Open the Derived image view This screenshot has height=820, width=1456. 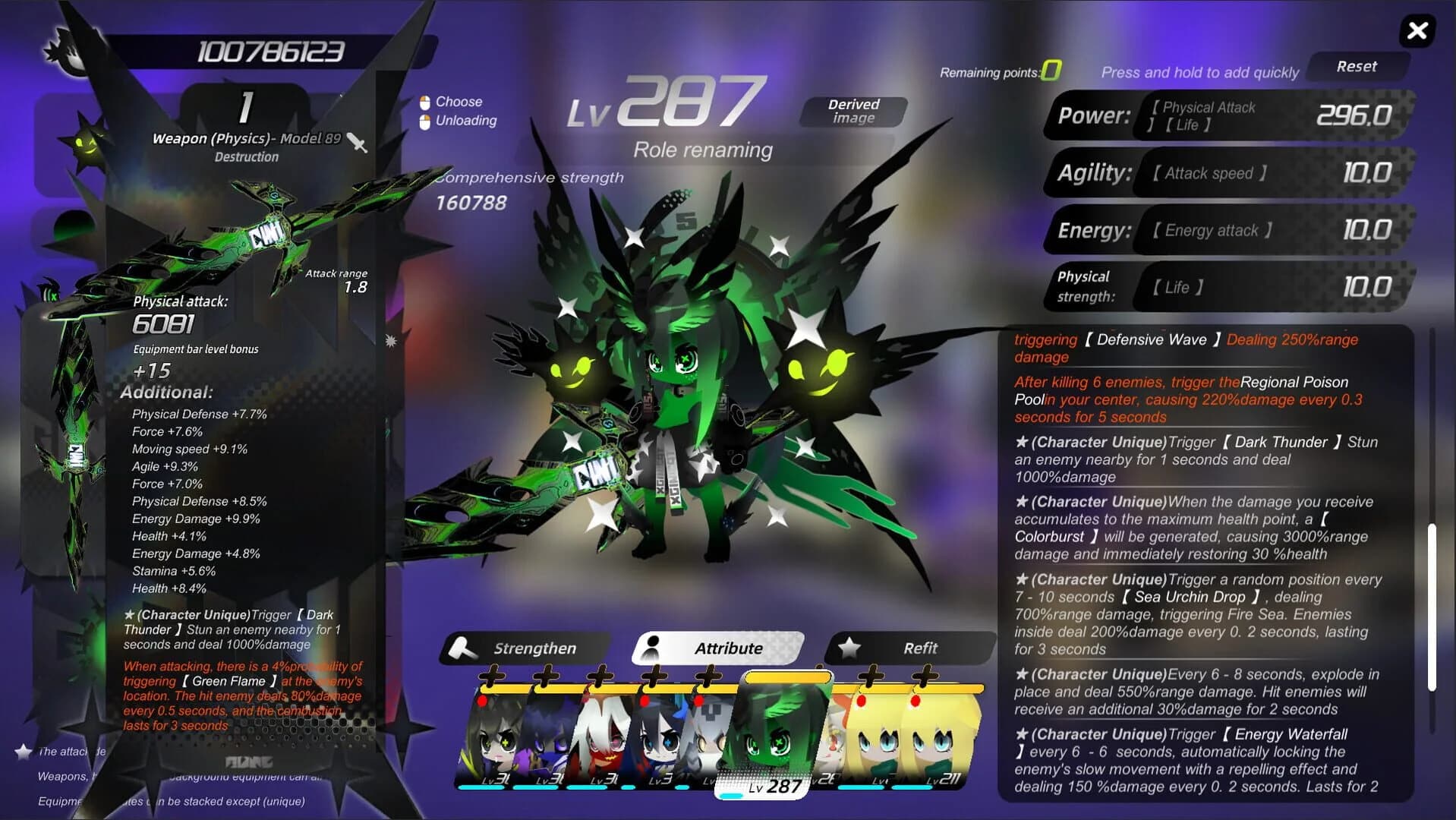point(852,111)
